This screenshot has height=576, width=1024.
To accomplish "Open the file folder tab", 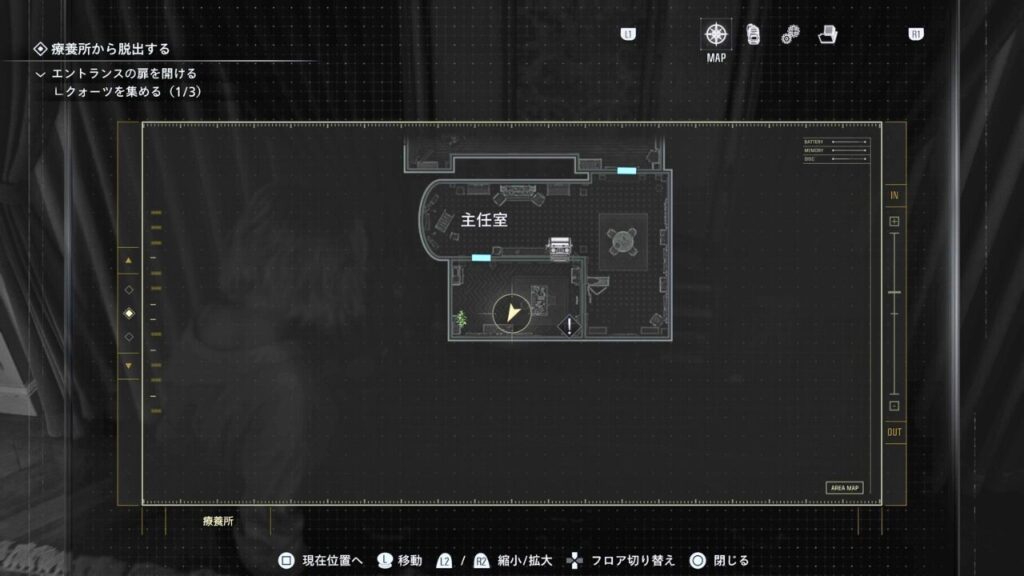I will coord(827,35).
